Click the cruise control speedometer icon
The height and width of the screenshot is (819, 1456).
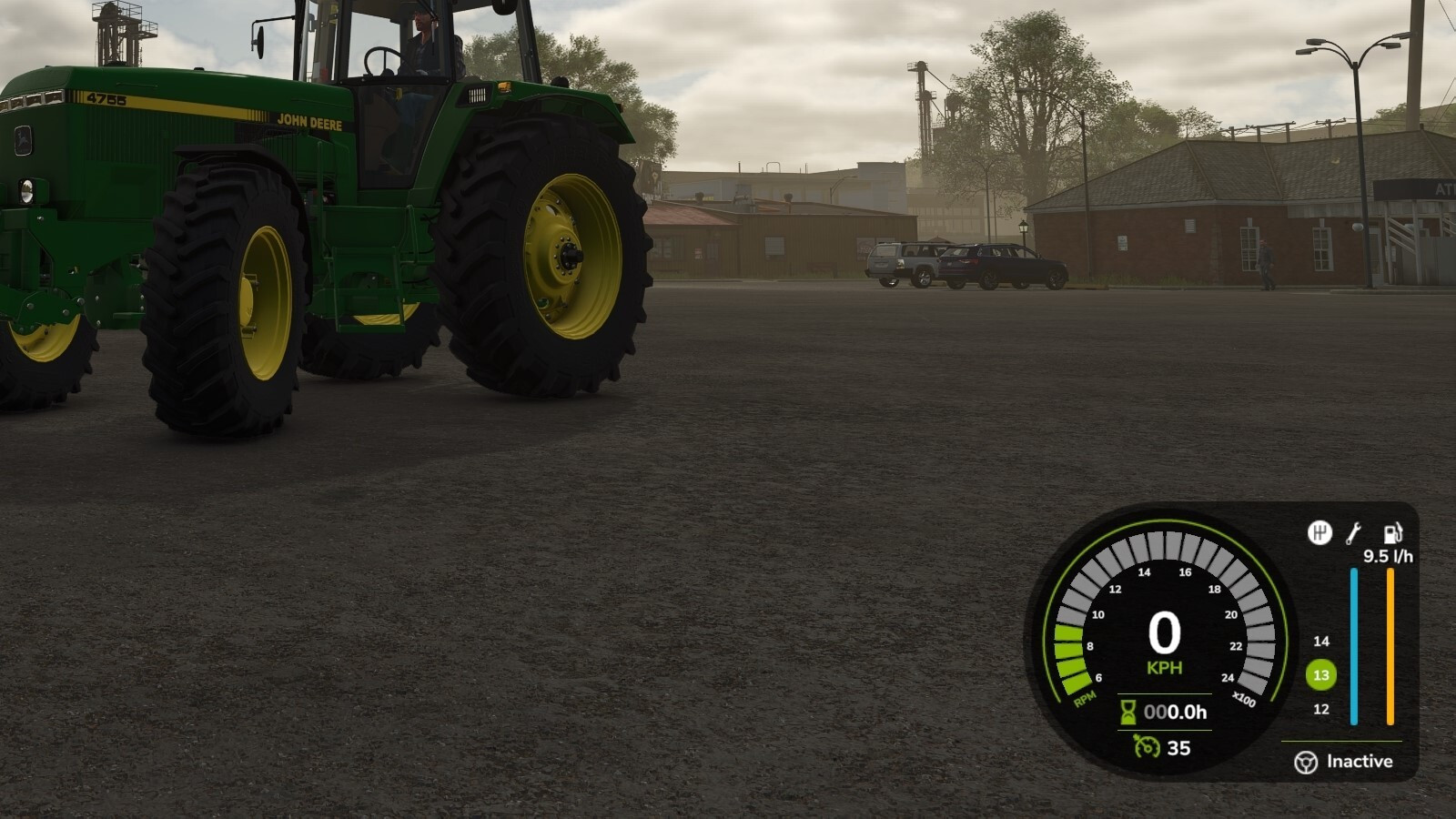(x=1146, y=747)
